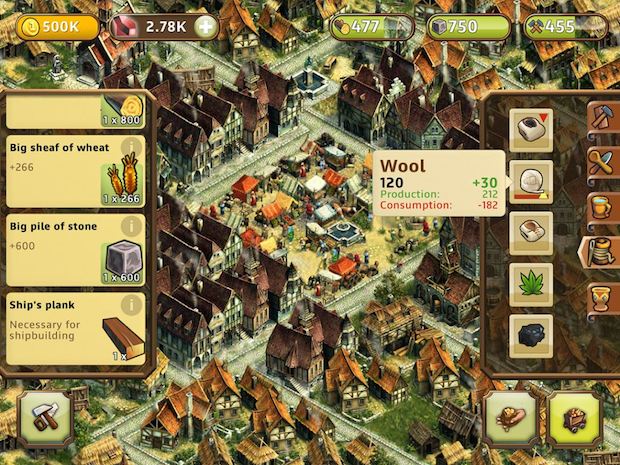
Task: Switch to the beer mug drinks tab
Action: [603, 206]
